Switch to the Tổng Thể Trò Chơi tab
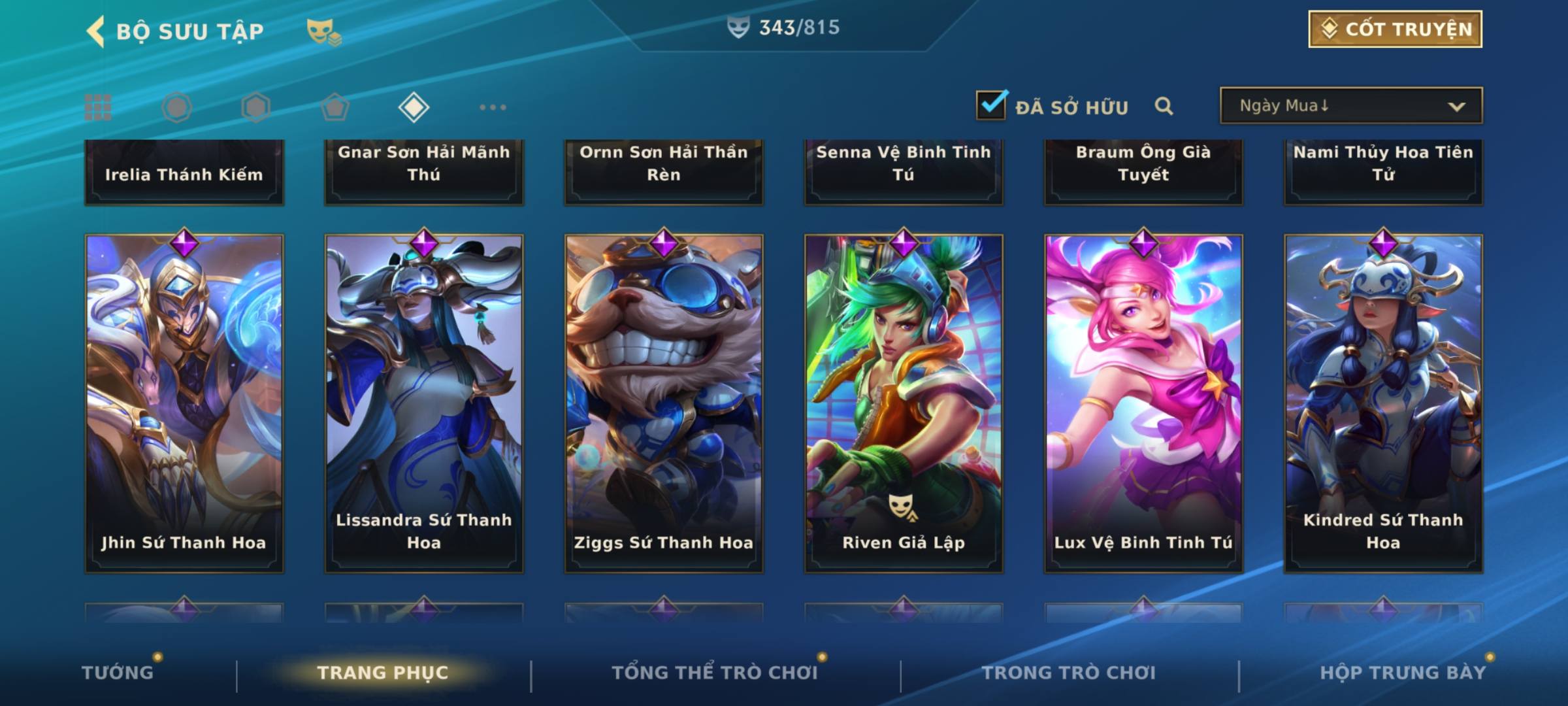 click(x=715, y=673)
